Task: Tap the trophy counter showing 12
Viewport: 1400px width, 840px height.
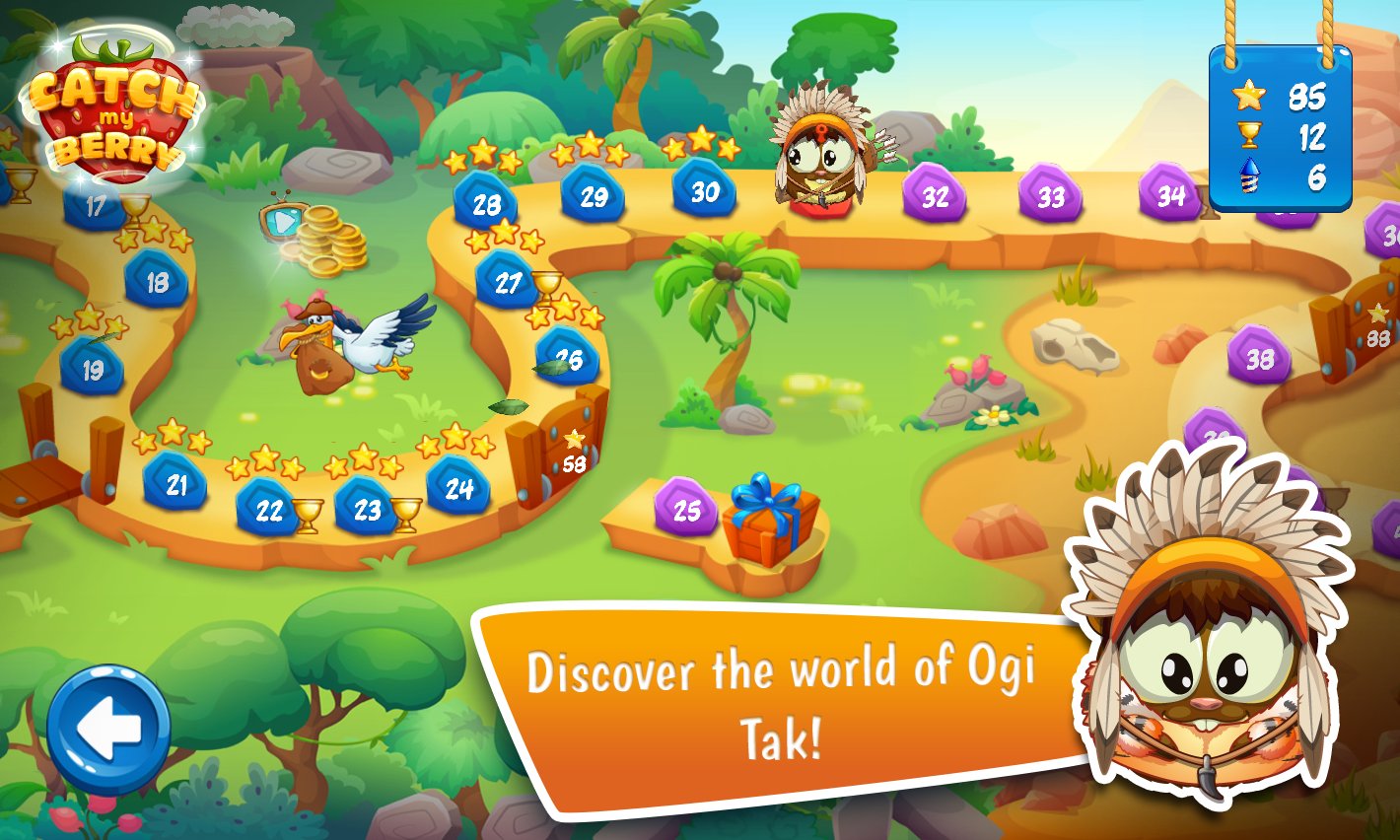Action: tap(1281, 136)
